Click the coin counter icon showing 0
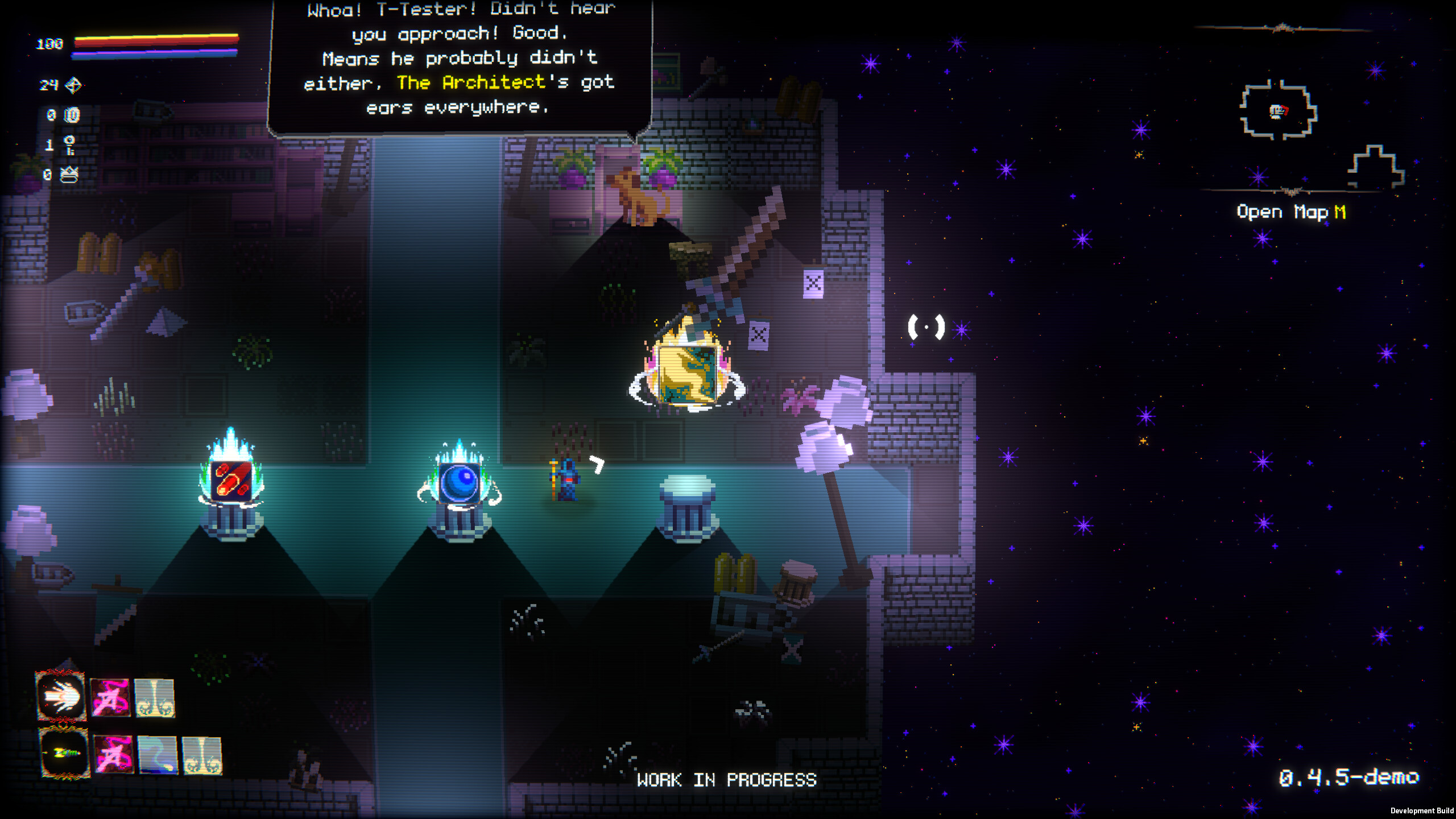 [x=72, y=114]
